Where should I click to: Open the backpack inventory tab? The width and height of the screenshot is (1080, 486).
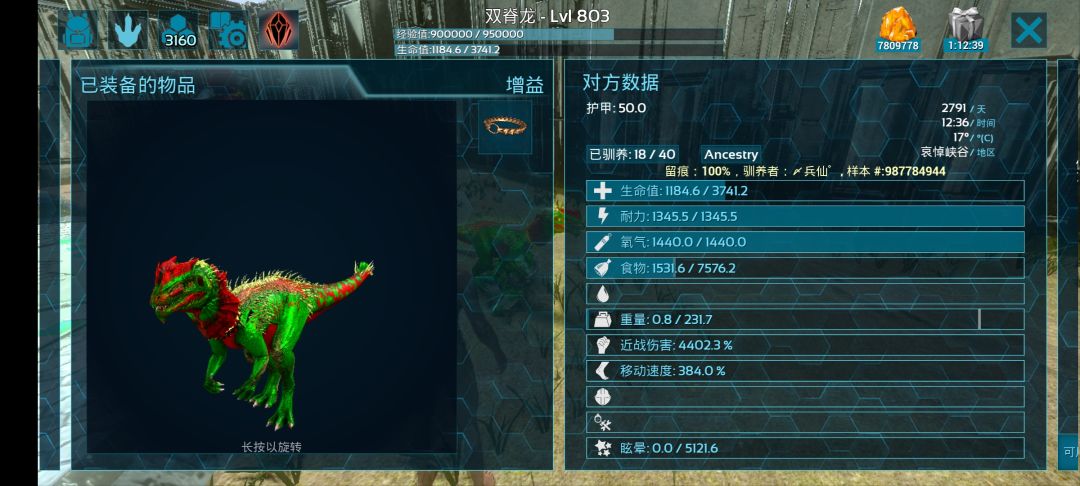pos(77,31)
